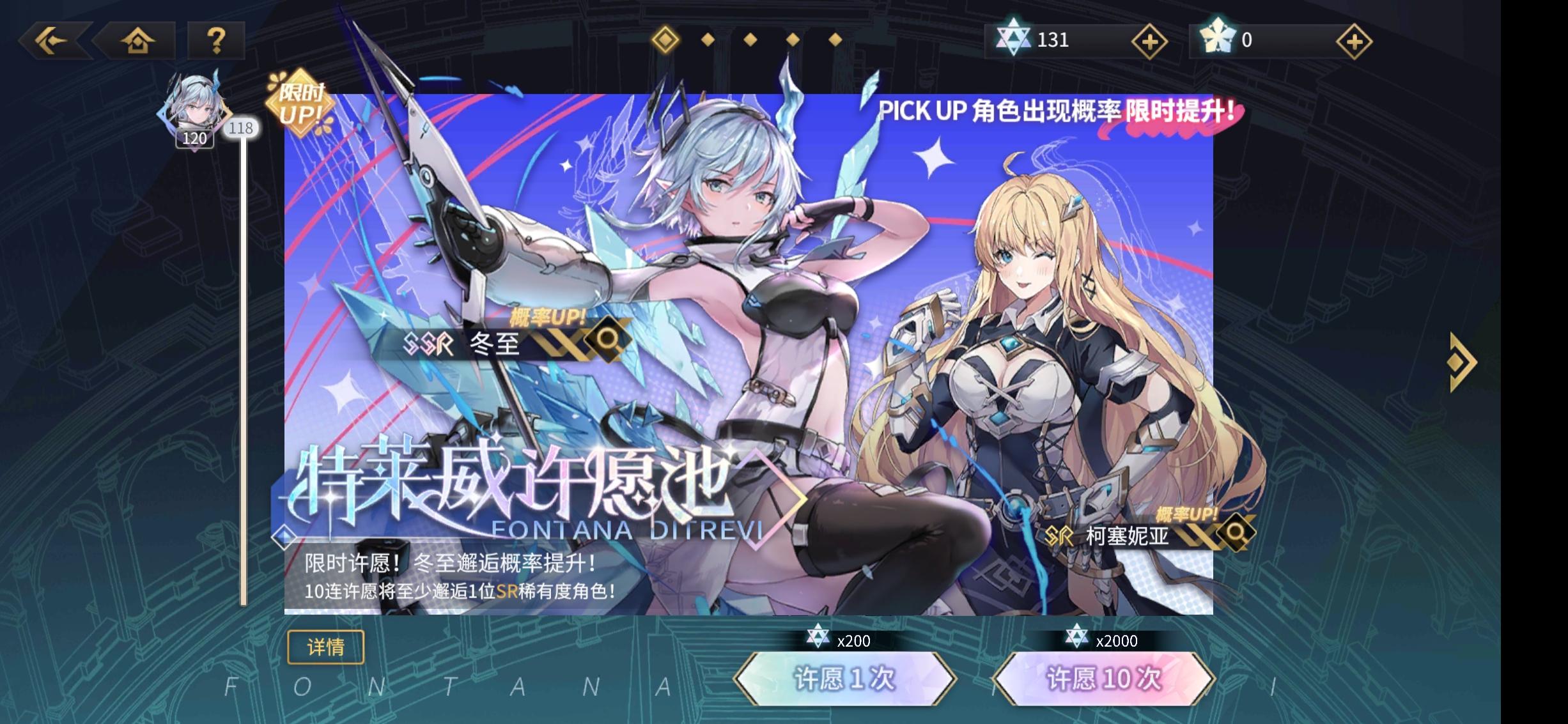Viewport: 1568px width, 724px height.
Task: Select the second banner pagination dot
Action: (708, 40)
